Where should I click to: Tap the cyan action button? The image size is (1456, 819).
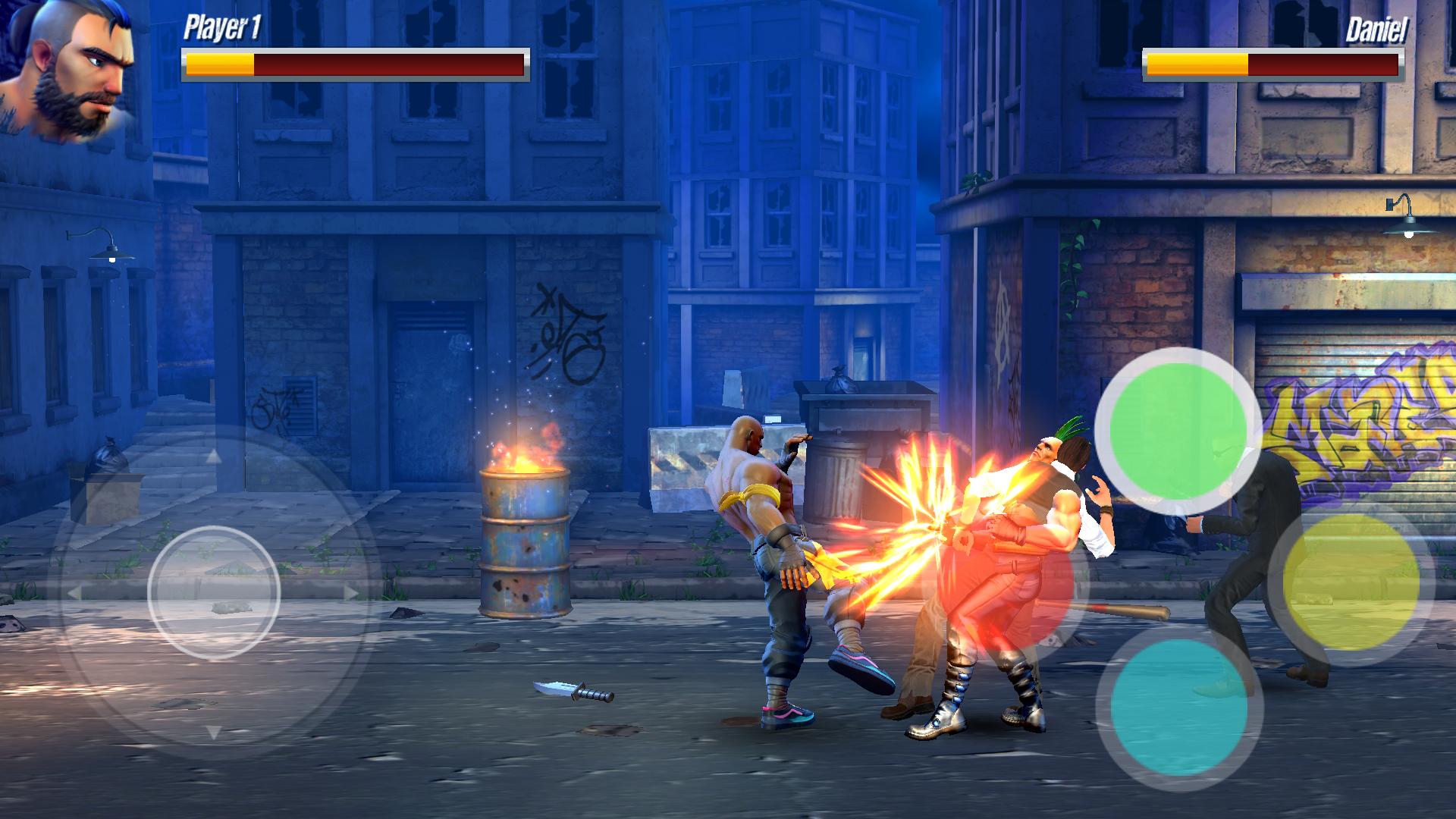[1178, 706]
